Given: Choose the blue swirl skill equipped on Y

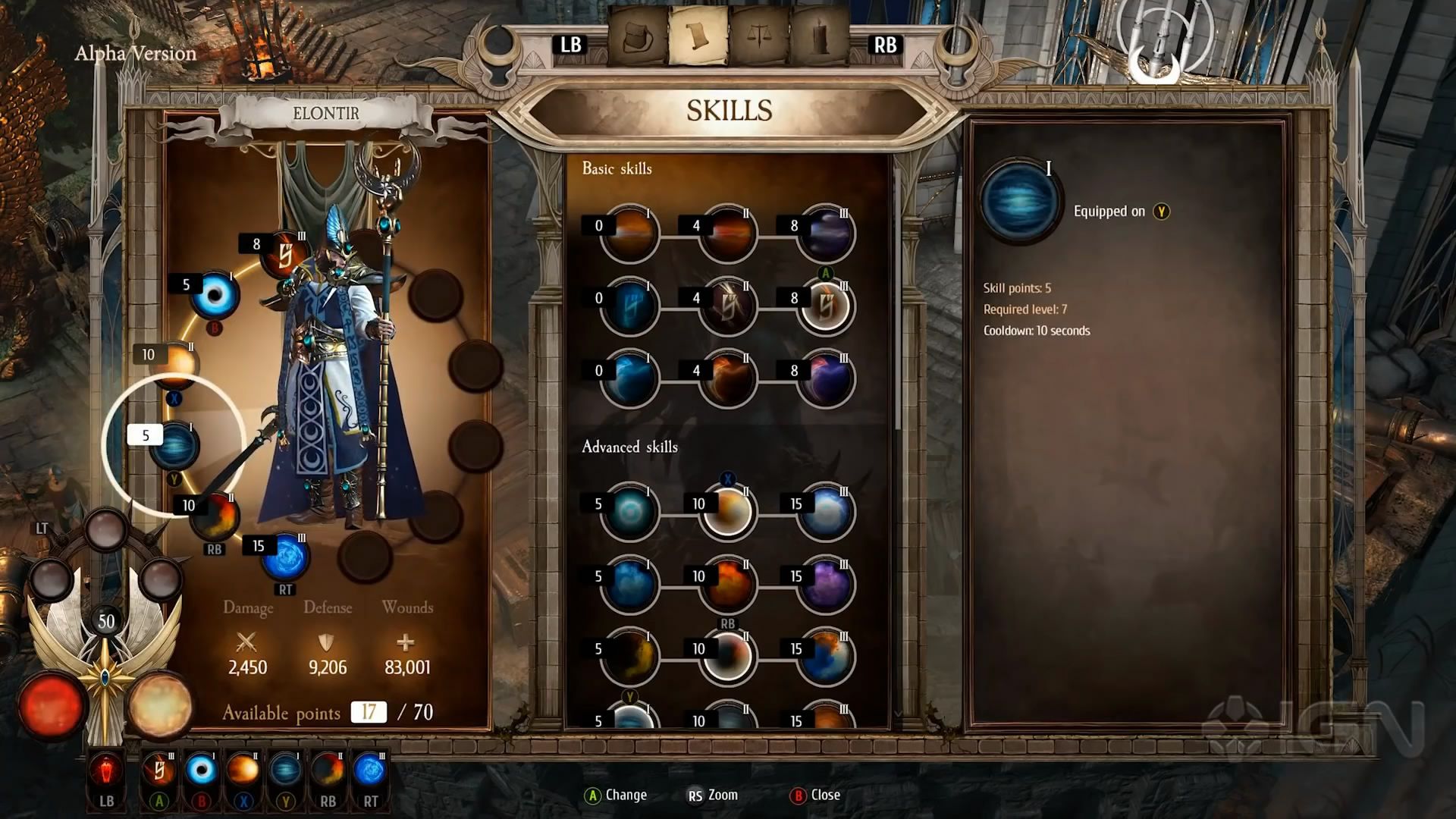Looking at the screenshot, I should [x=175, y=444].
